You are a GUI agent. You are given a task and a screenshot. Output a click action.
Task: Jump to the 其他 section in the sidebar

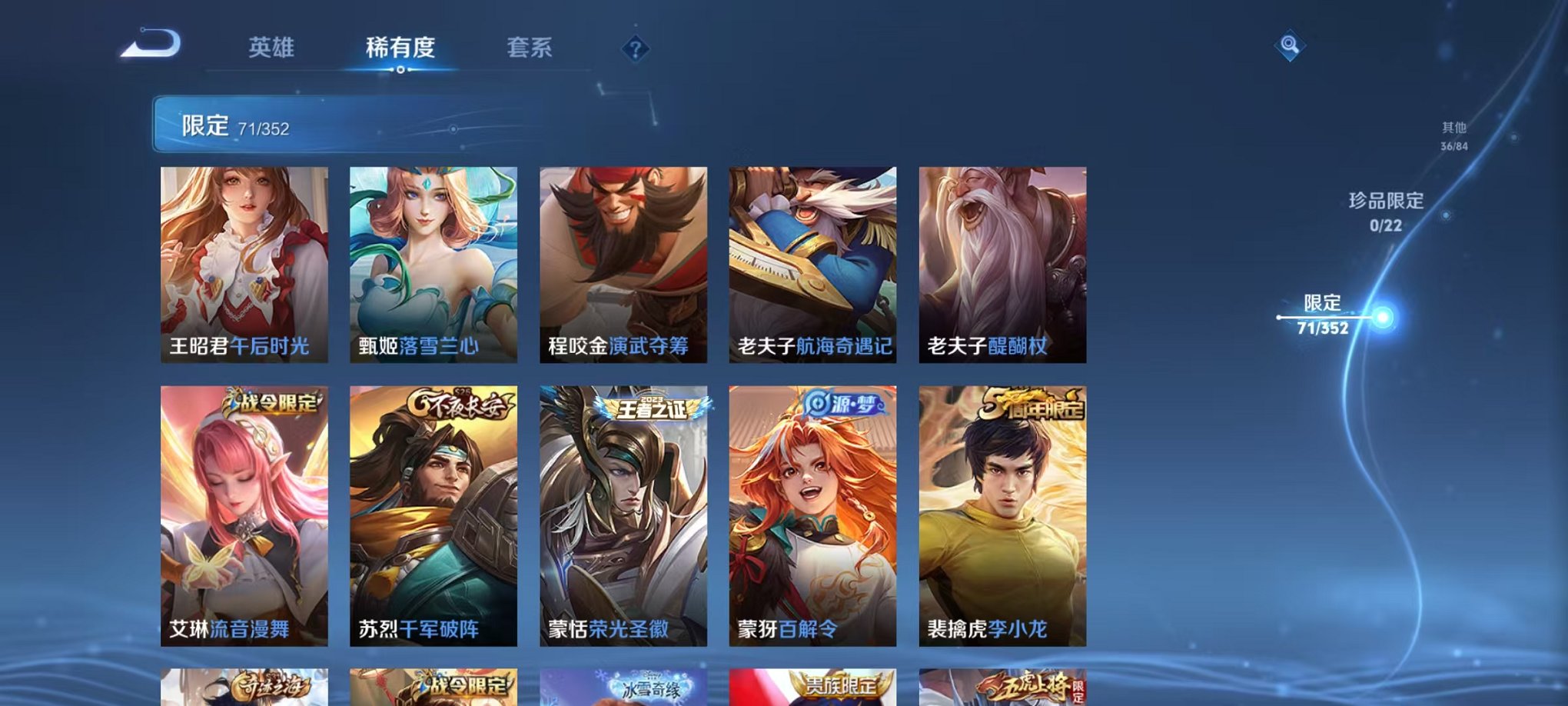coord(1453,135)
